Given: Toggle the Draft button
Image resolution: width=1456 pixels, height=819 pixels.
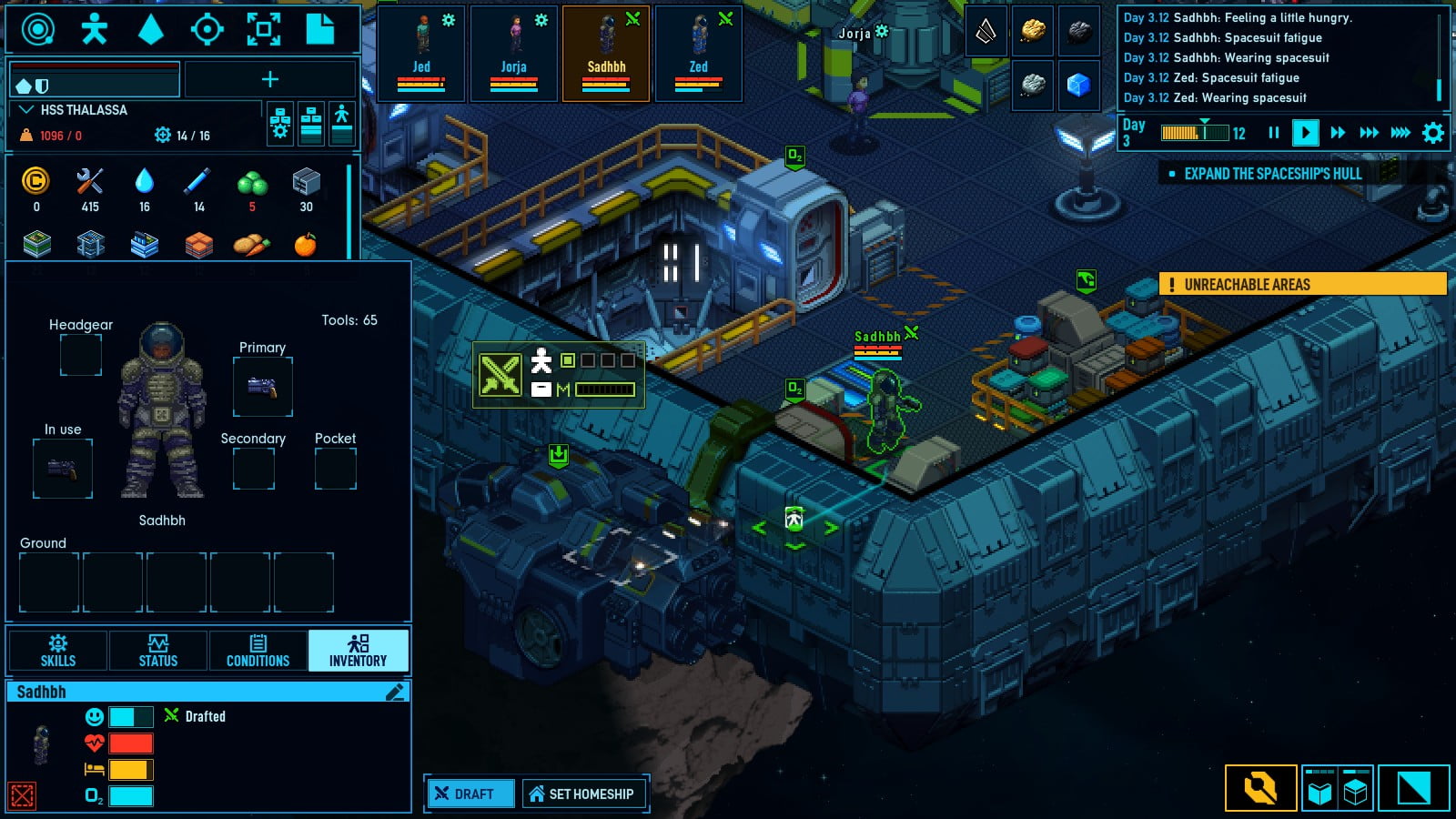Looking at the screenshot, I should tap(470, 794).
